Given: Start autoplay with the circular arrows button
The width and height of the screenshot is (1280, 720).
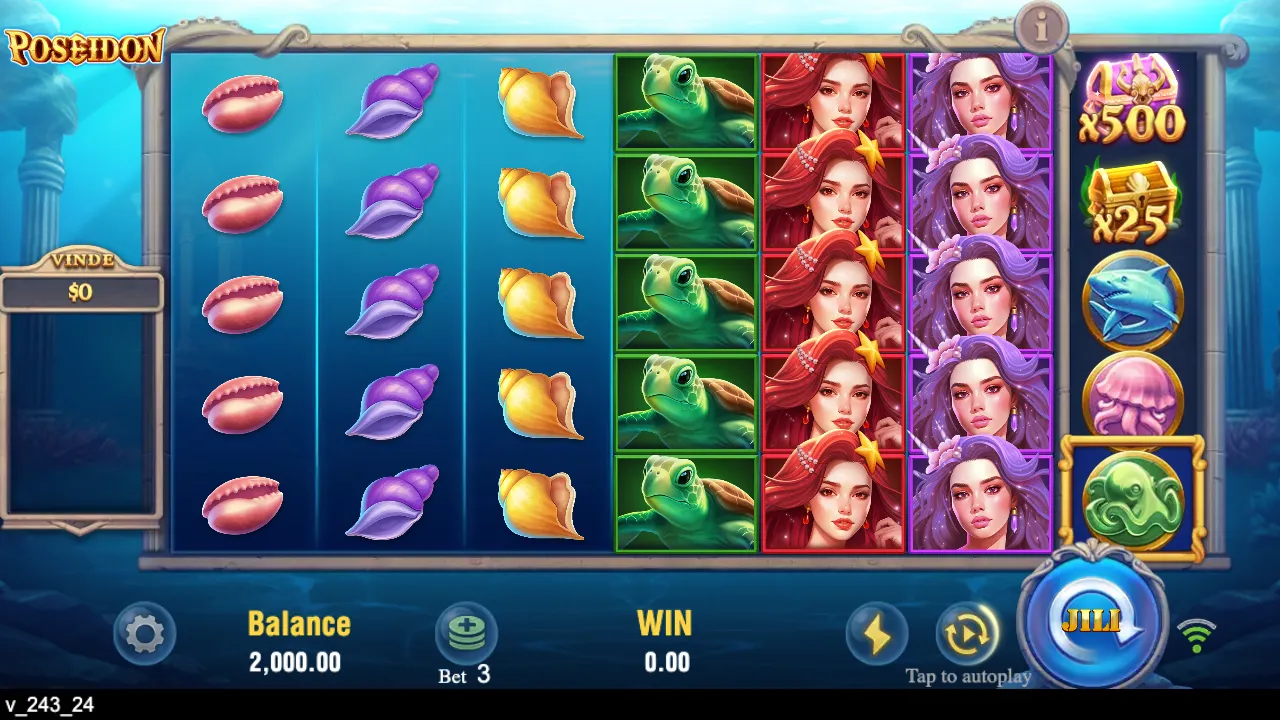Looking at the screenshot, I should (x=967, y=634).
